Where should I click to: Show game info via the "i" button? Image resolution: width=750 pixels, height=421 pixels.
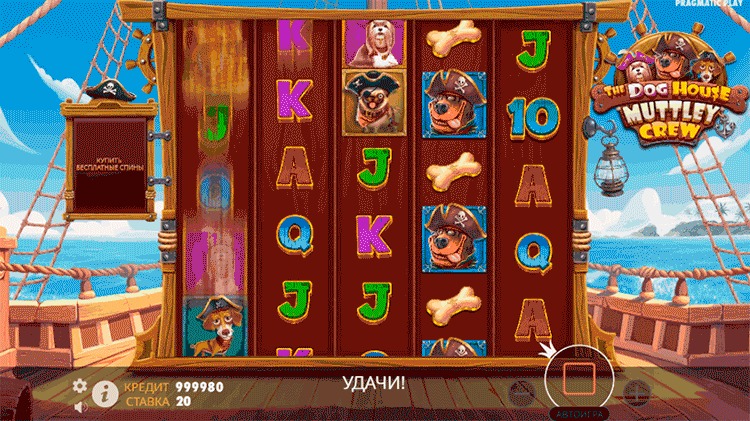point(102,393)
